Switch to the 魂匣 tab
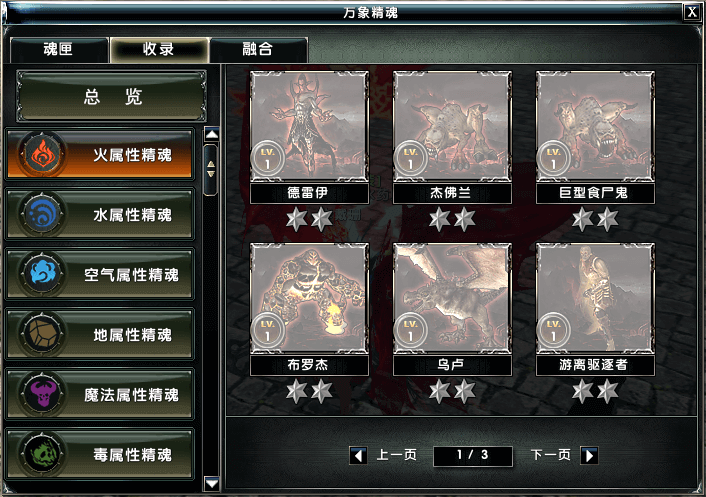The width and height of the screenshot is (706, 497). 57,49
